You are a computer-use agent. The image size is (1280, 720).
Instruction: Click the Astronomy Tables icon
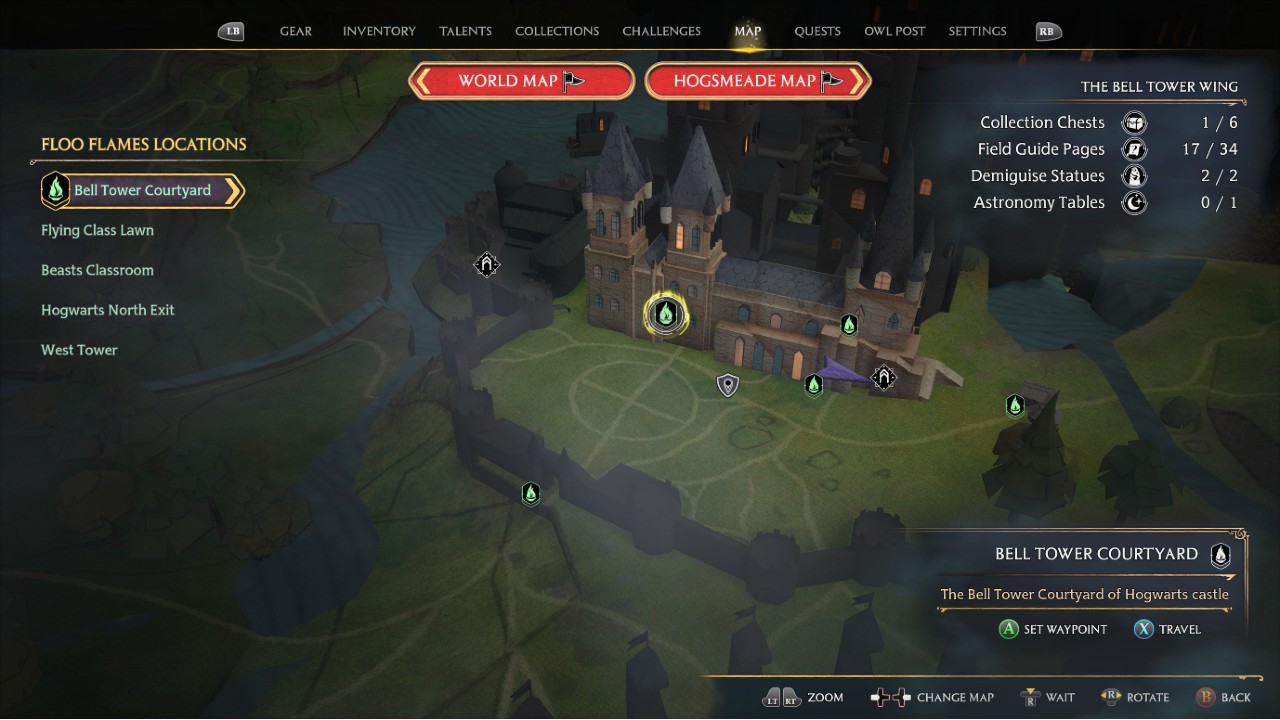(1133, 202)
